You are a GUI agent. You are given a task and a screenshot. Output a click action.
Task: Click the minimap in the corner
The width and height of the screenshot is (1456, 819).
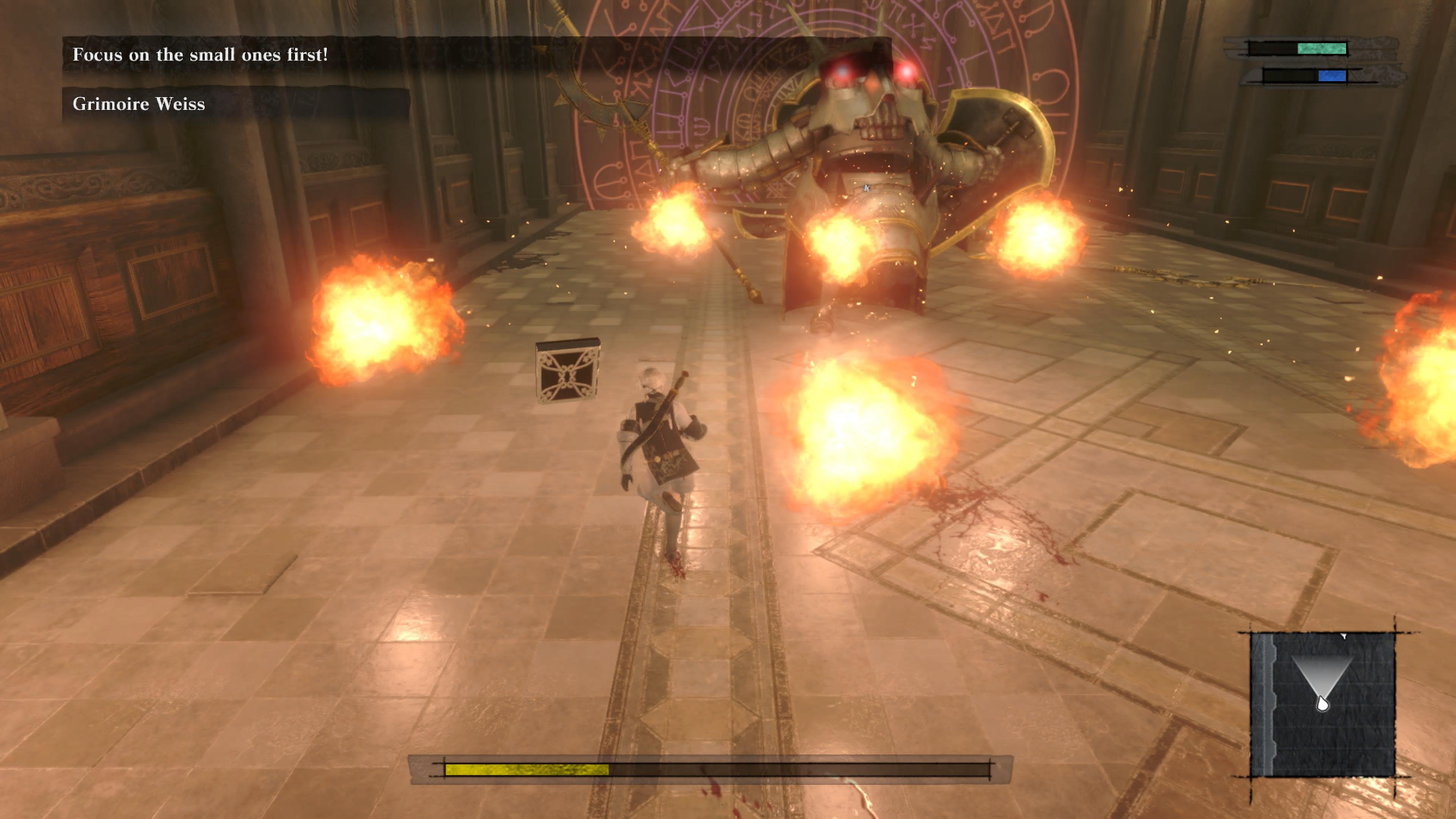(1323, 704)
